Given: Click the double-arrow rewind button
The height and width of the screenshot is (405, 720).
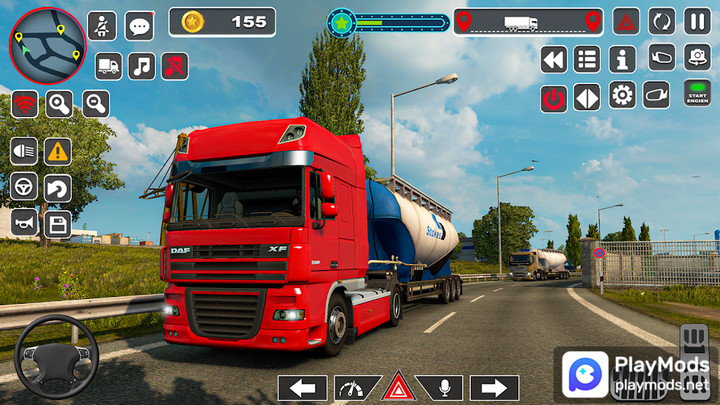Looking at the screenshot, I should [x=554, y=59].
